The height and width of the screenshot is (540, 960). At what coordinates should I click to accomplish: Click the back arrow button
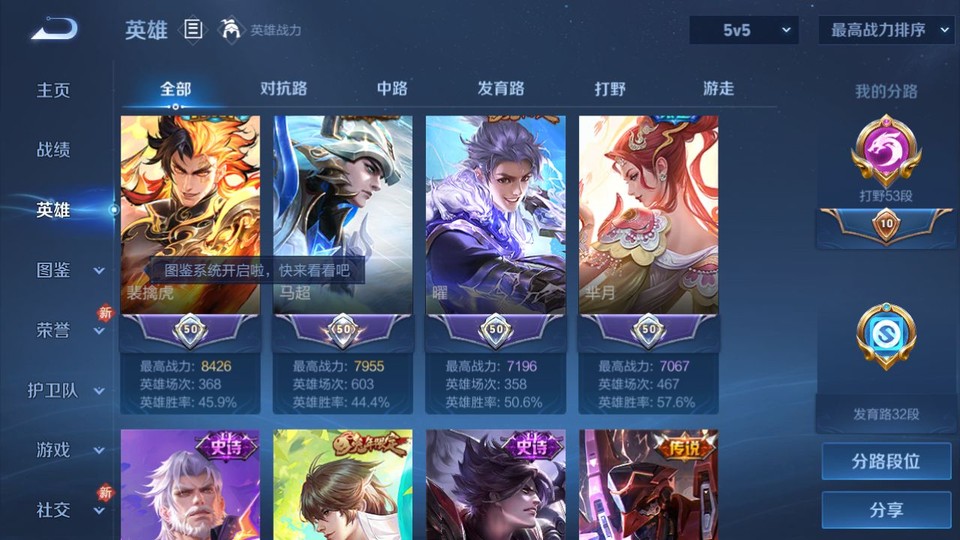[x=54, y=29]
